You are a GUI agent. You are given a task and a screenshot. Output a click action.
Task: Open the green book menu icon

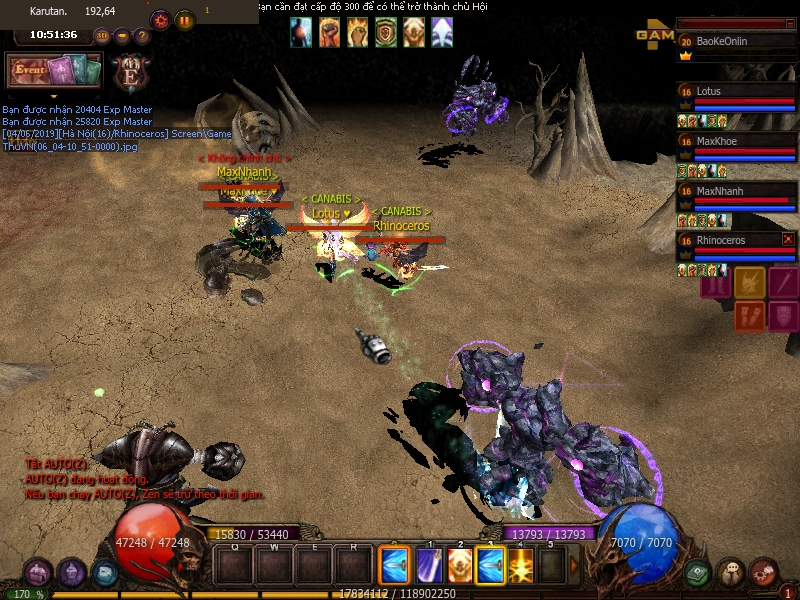(698, 574)
